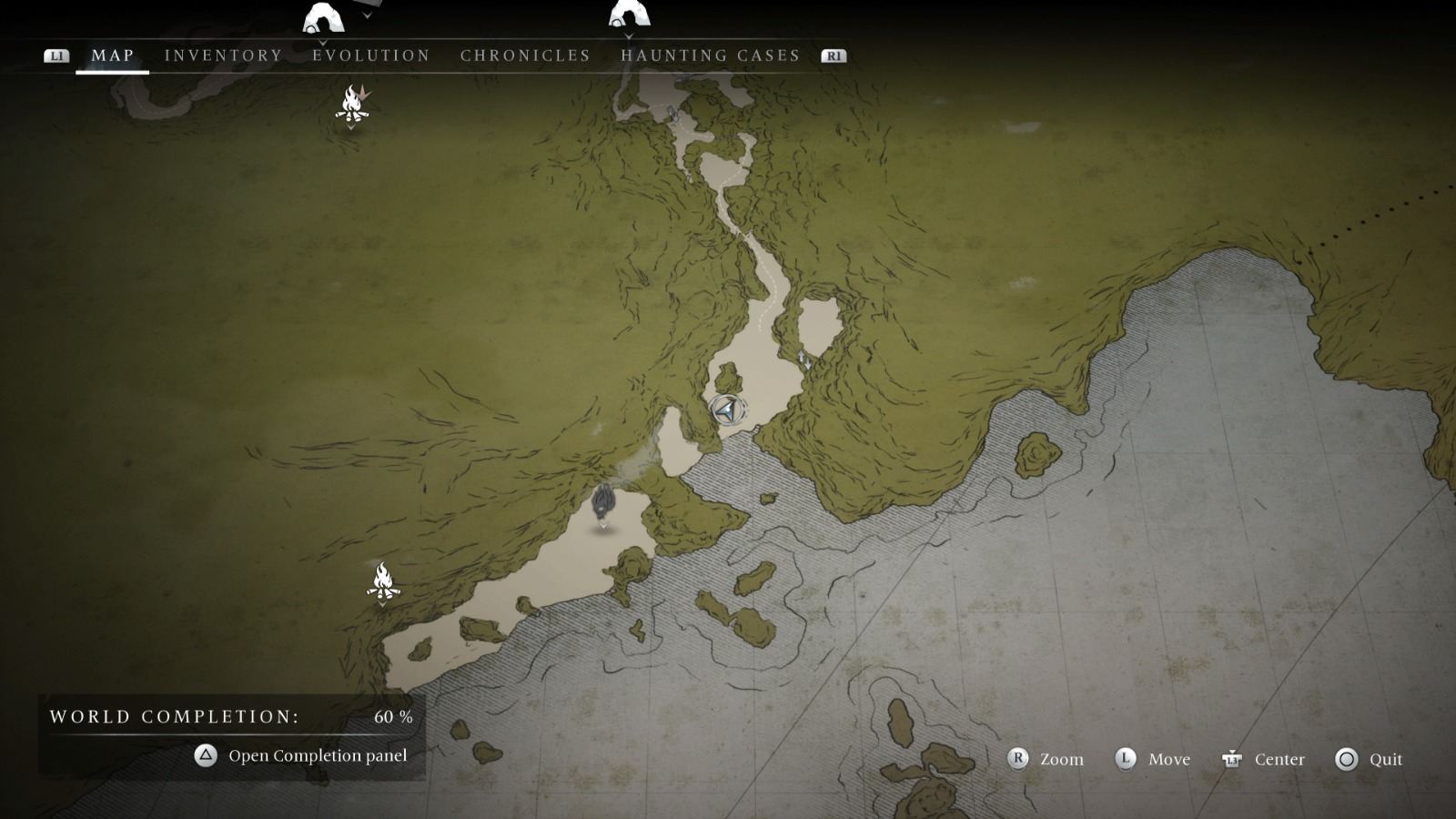Click the R1 shoulder button icon
The width and height of the screenshot is (1456, 819).
(832, 55)
